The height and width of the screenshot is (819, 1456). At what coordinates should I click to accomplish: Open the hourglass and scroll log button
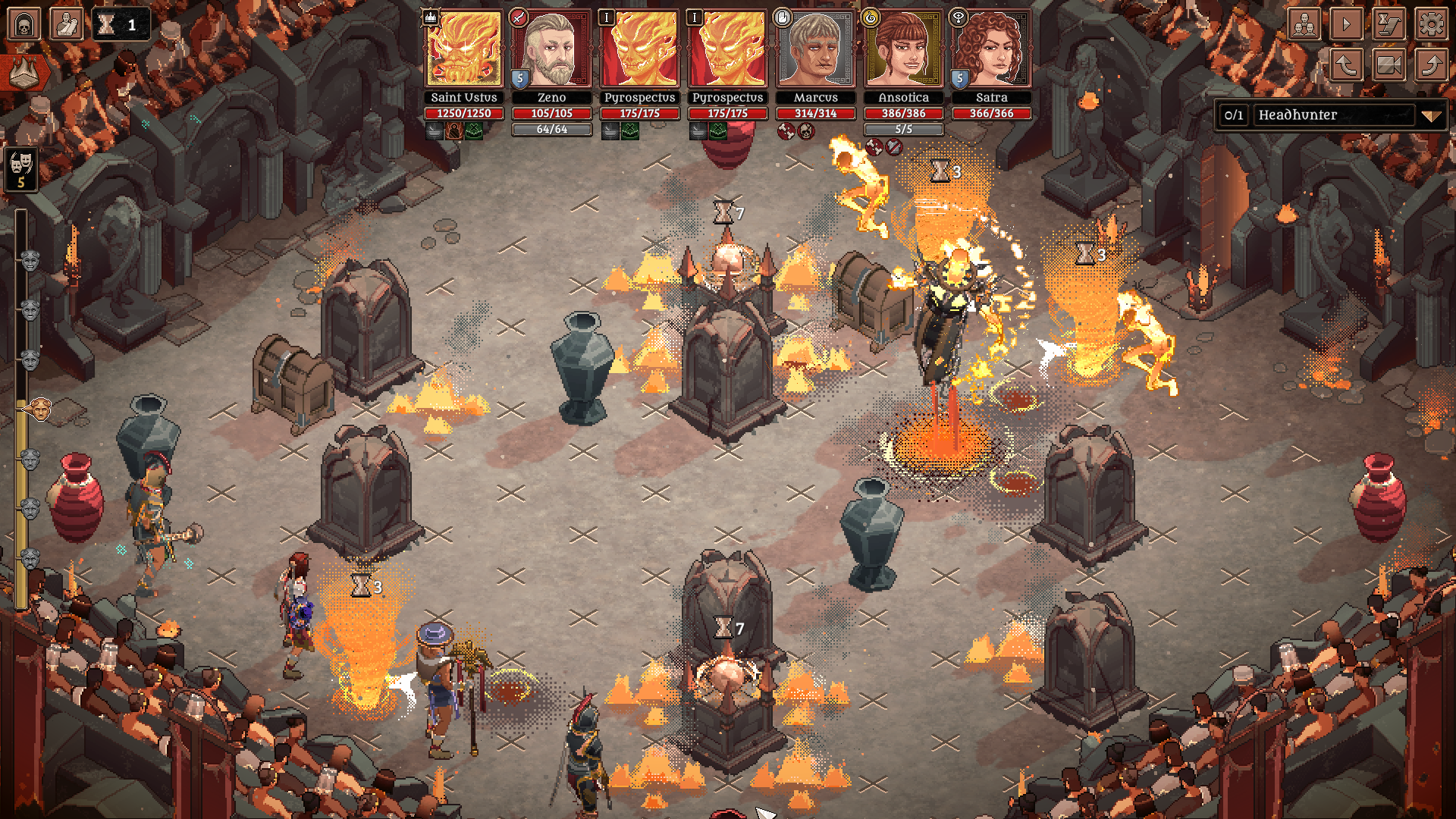point(1389,24)
